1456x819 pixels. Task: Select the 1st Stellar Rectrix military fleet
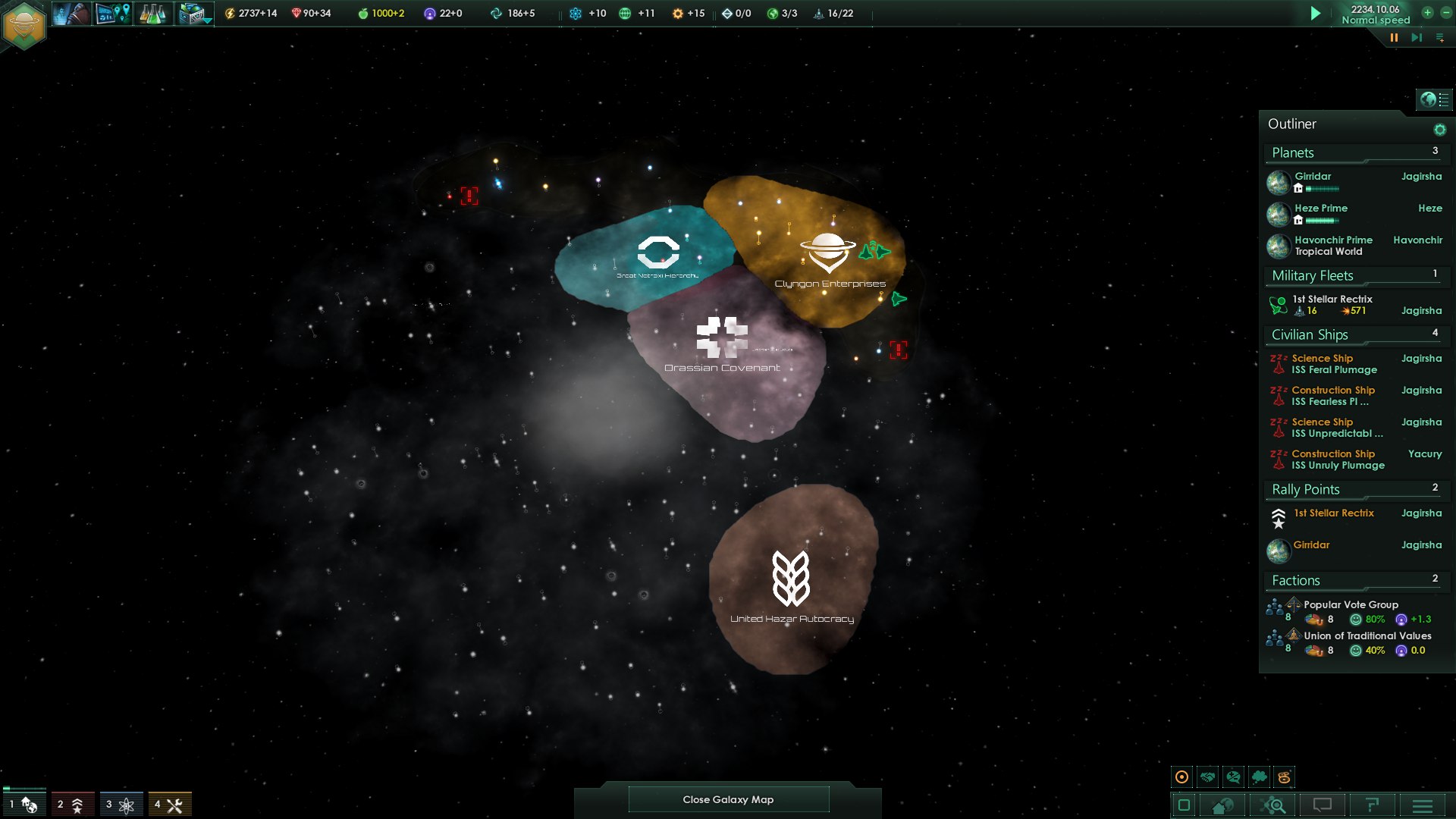click(1332, 300)
